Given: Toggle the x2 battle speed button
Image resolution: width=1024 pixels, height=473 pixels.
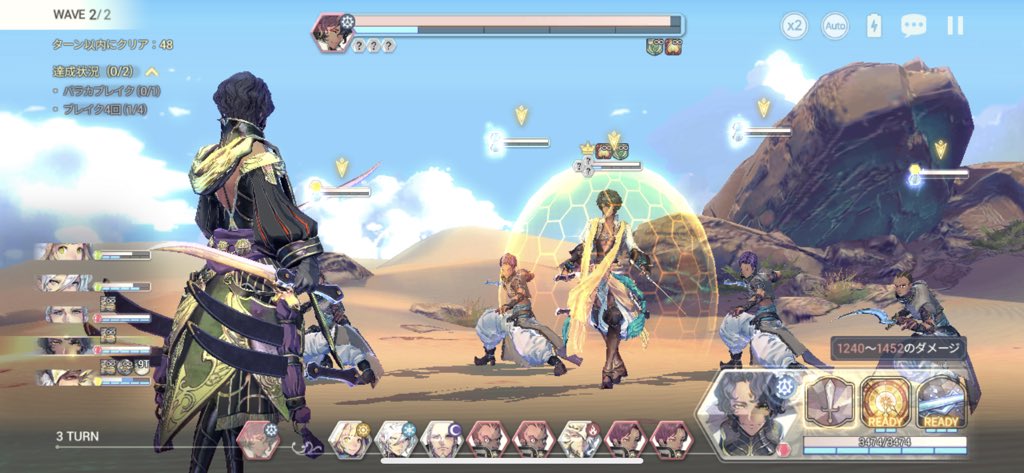Looking at the screenshot, I should [x=794, y=27].
